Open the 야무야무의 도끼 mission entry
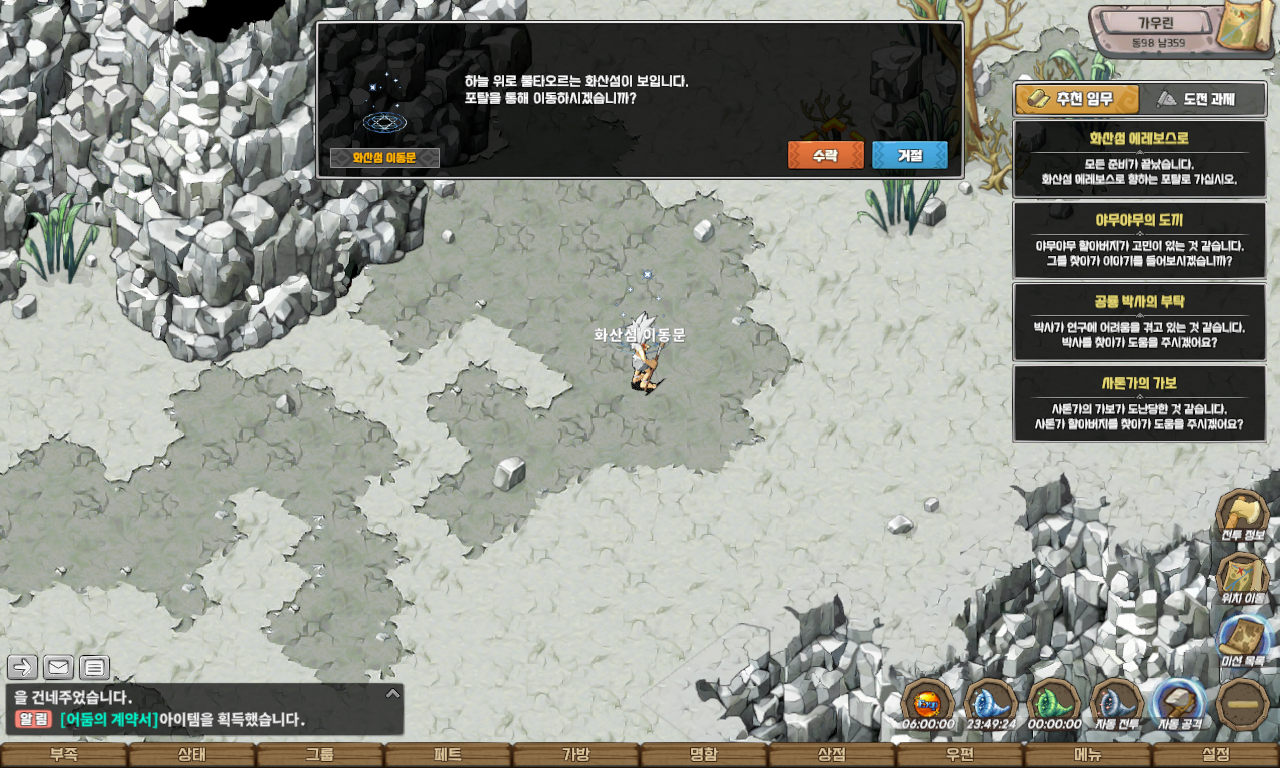Viewport: 1280px width, 768px height. (x=1139, y=240)
